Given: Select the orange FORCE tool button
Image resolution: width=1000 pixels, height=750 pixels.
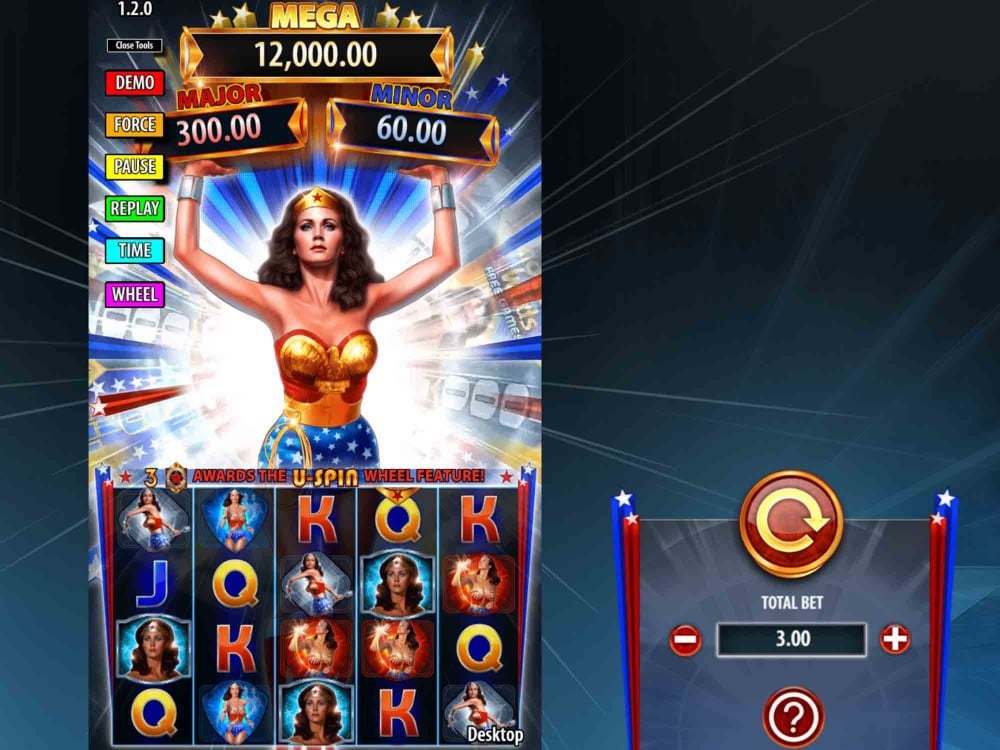Looking at the screenshot, I should [134, 124].
